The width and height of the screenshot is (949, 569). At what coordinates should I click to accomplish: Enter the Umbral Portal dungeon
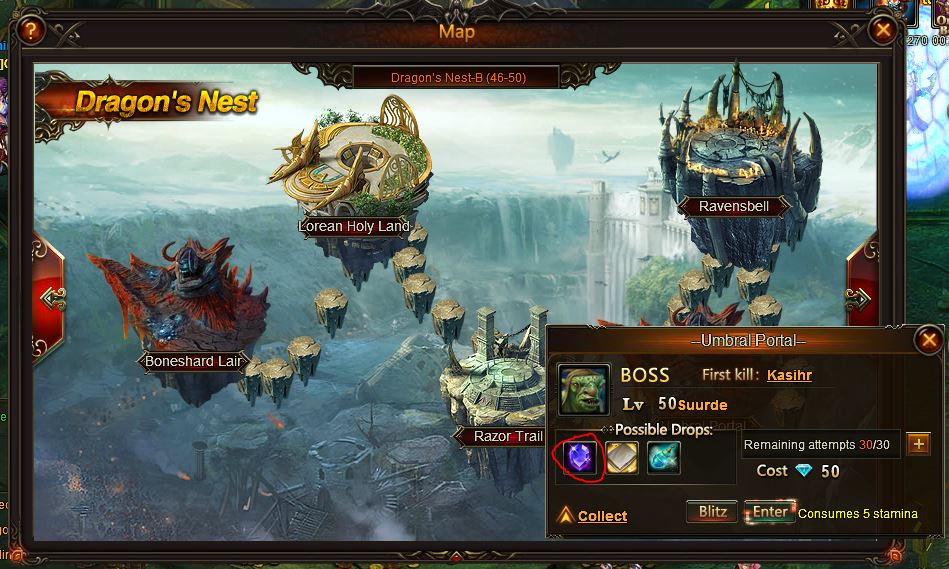[770, 512]
